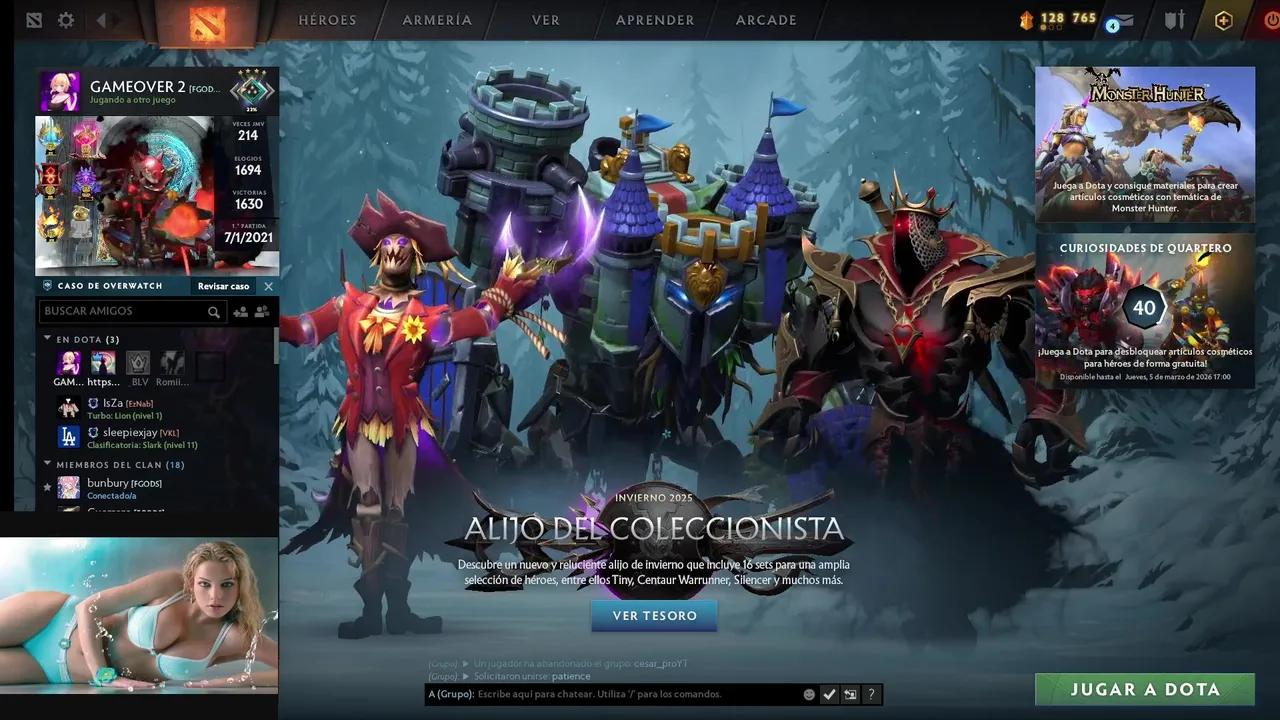
Task: Click the chat input field to type a message
Action: 620,694
